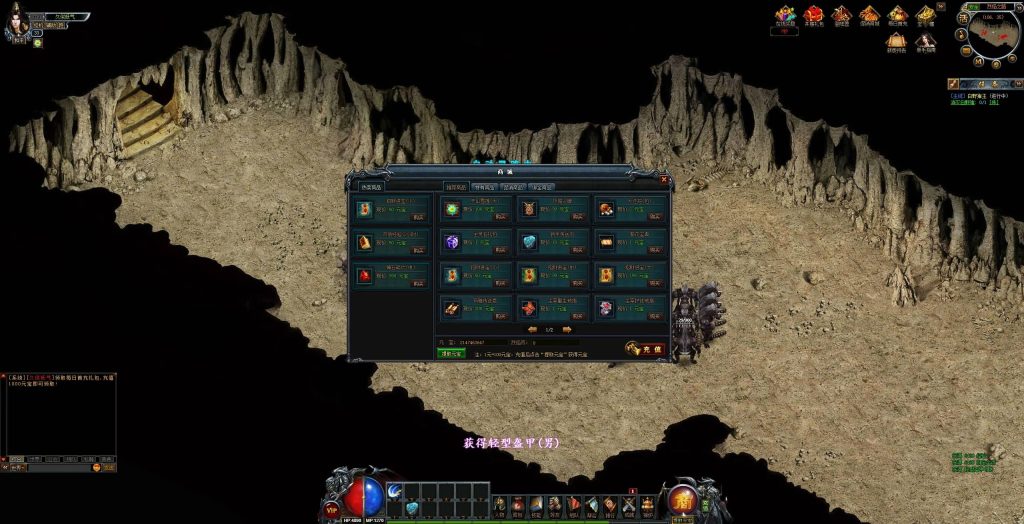This screenshot has width=1024, height=524.
Task: Open the red gift box event icon
Action: (815, 14)
